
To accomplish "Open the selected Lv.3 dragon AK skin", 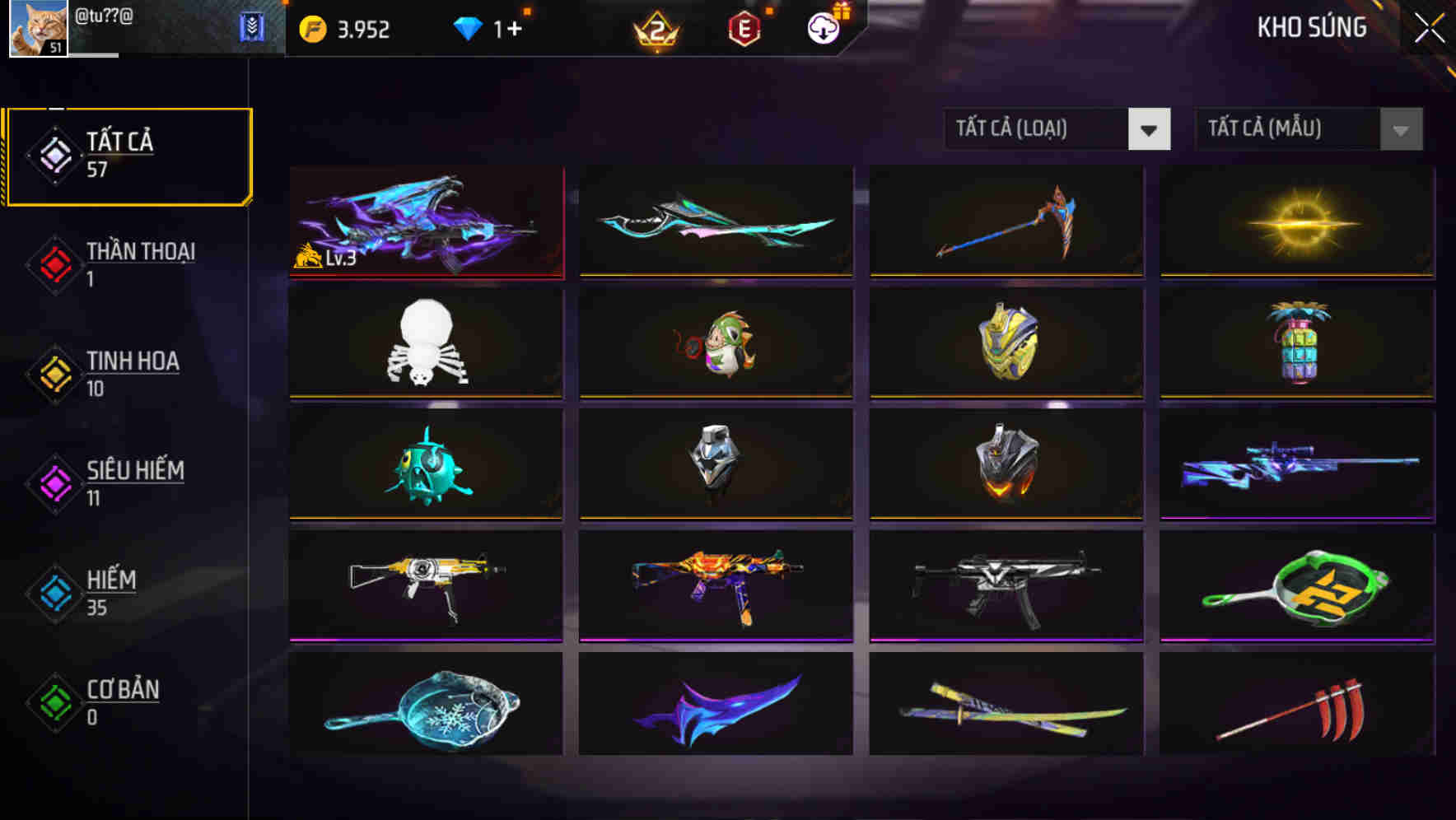I will [x=425, y=222].
